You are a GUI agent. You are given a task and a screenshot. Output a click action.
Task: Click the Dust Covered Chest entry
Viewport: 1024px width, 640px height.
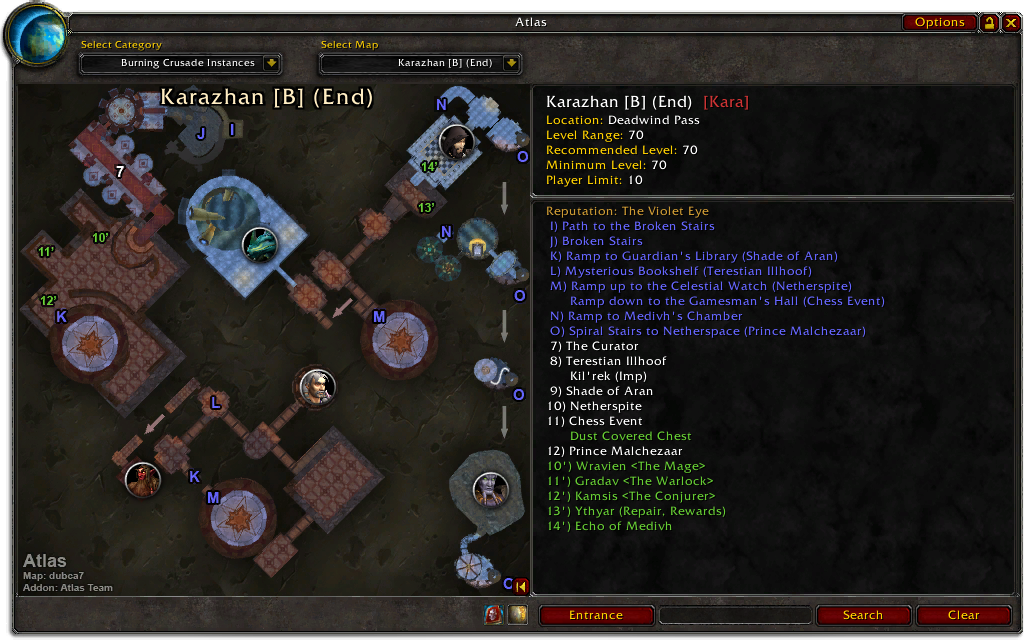[x=630, y=436]
